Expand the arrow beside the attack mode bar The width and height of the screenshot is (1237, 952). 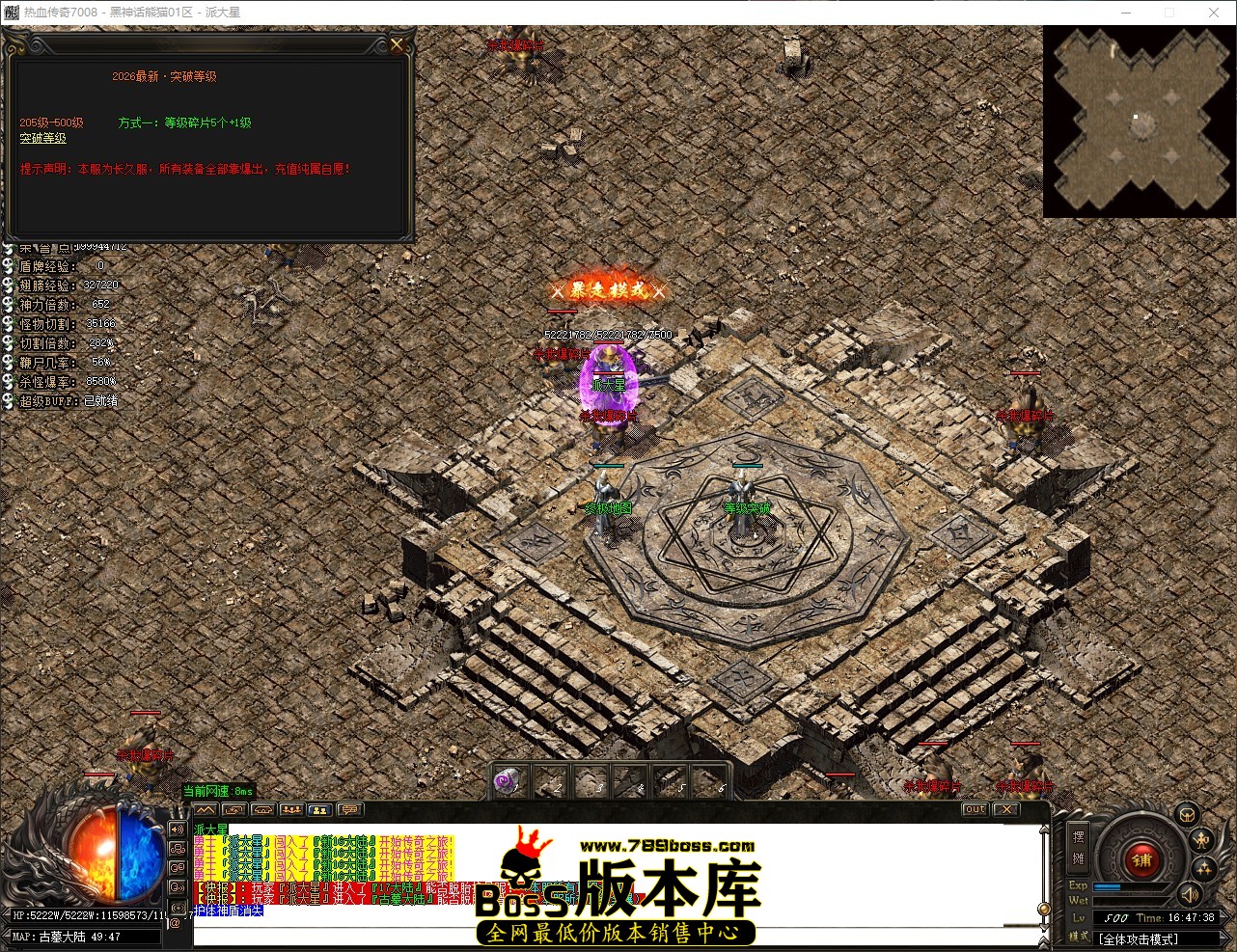[x=1223, y=937]
